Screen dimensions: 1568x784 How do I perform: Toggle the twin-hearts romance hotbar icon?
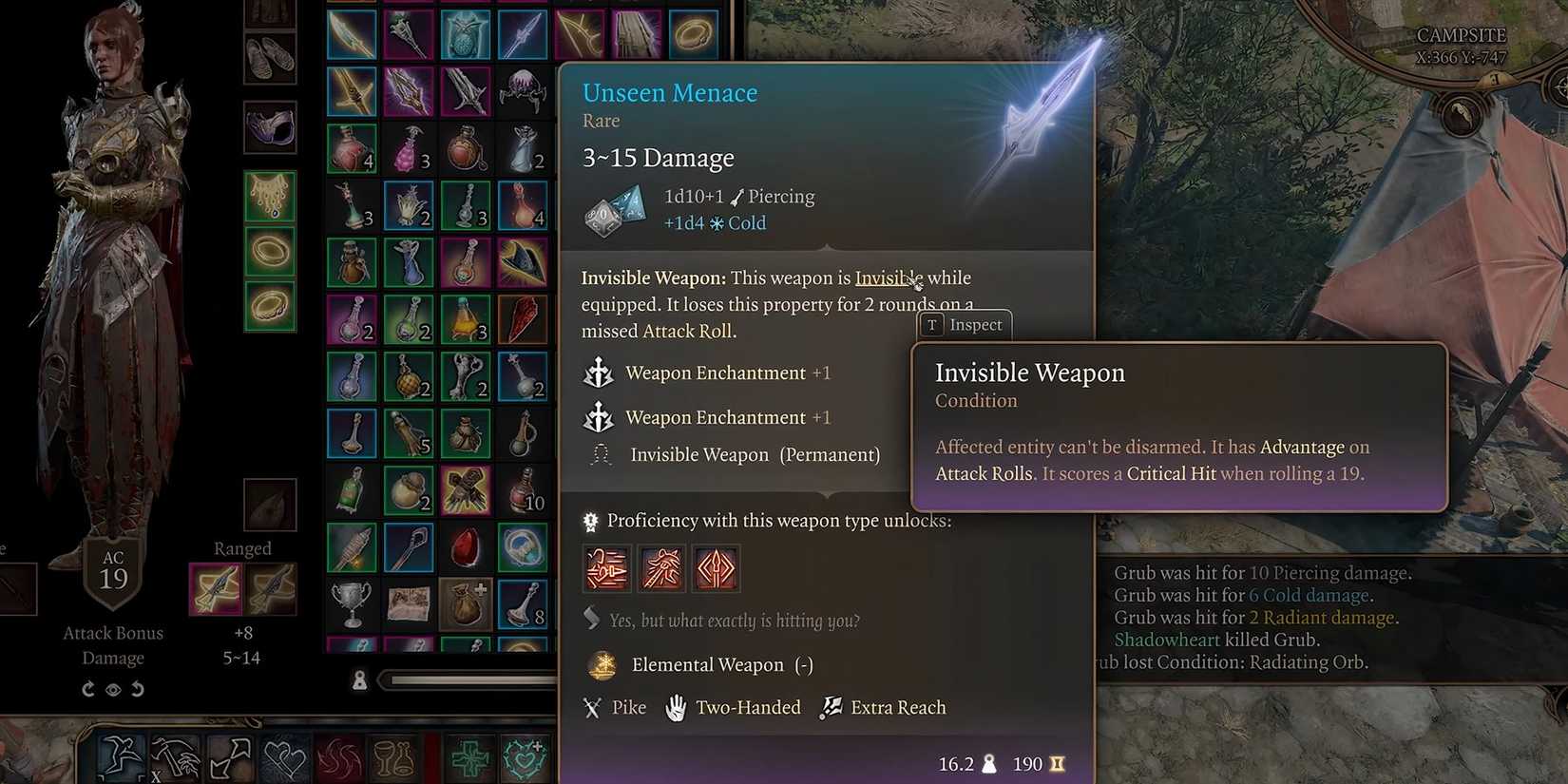283,758
